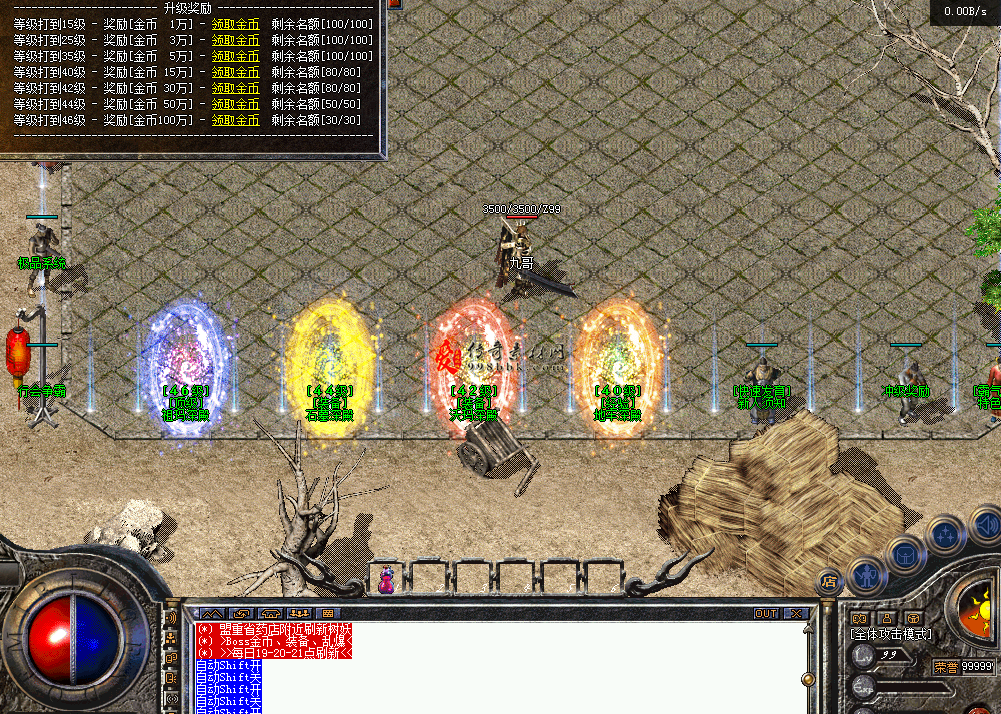Image resolution: width=1001 pixels, height=714 pixels.
Task: Claim the 300k gold level 42 reward
Action: coord(235,88)
